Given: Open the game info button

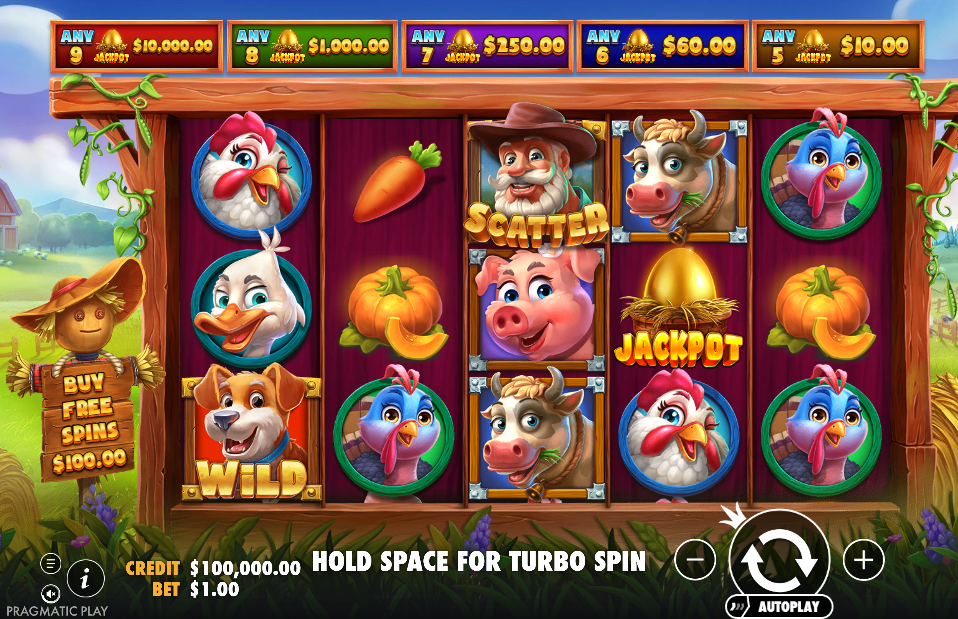Looking at the screenshot, I should 86,577.
